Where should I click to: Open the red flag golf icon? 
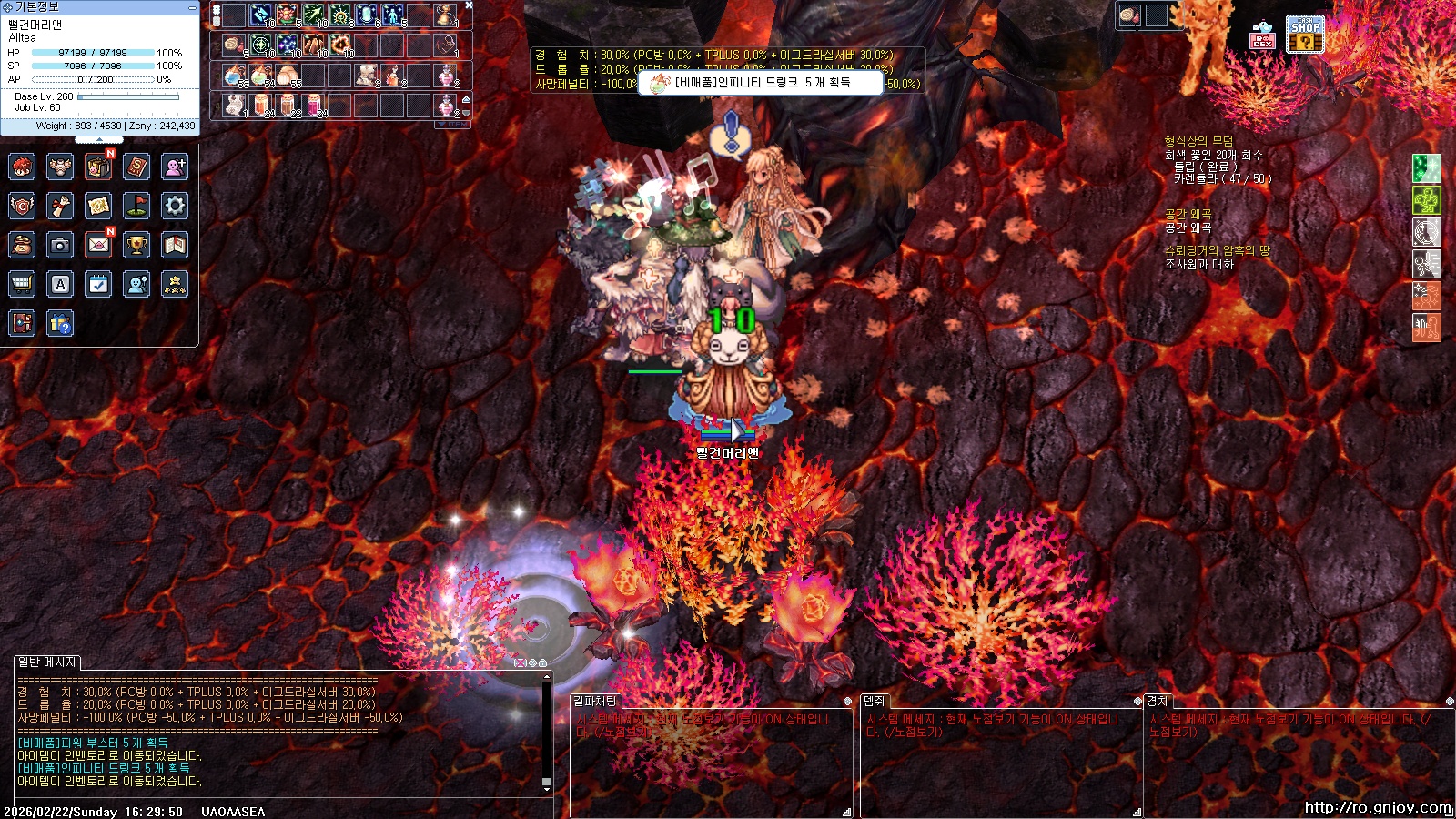click(136, 206)
